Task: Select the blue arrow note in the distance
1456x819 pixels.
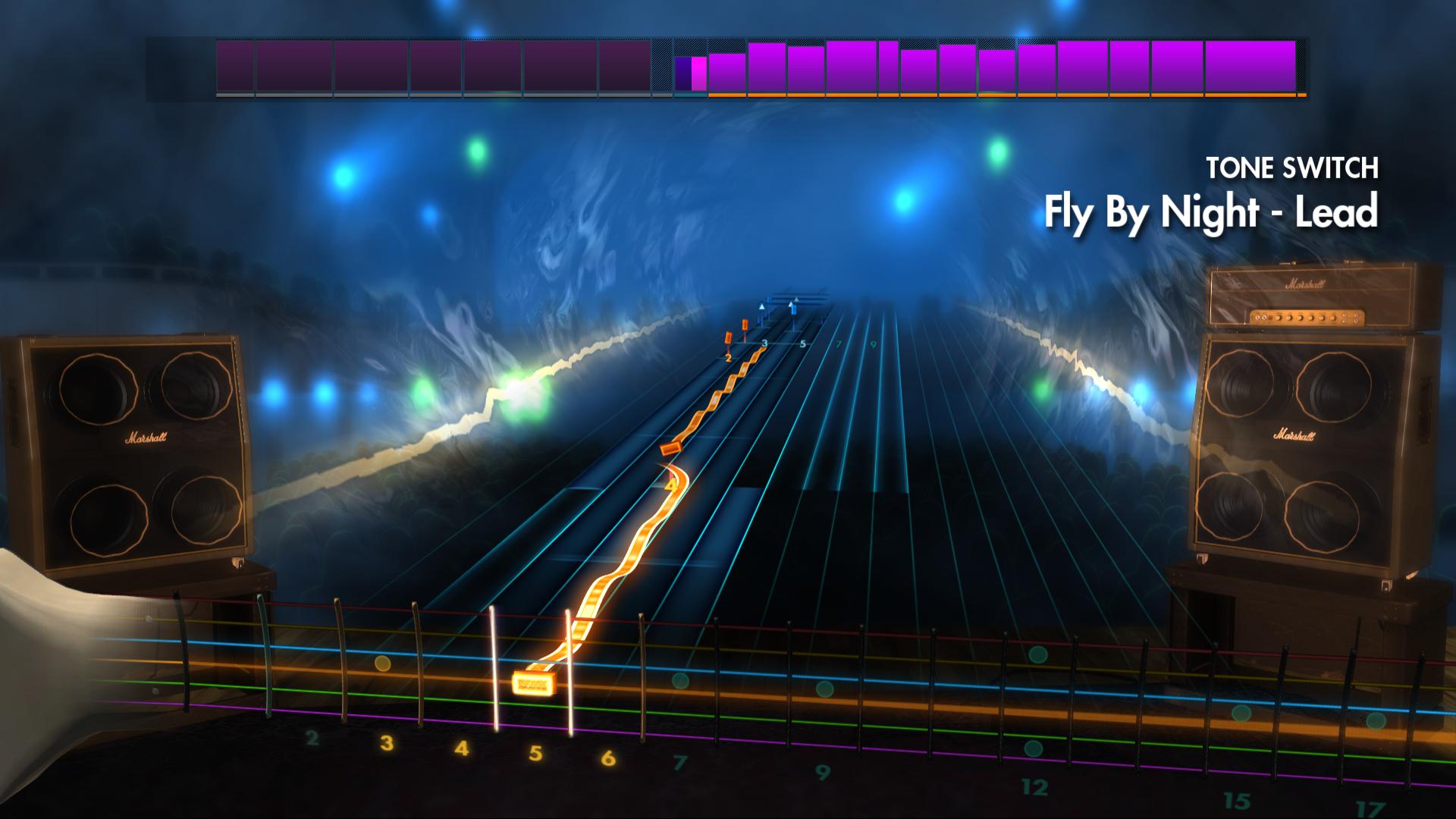Action: tap(793, 307)
